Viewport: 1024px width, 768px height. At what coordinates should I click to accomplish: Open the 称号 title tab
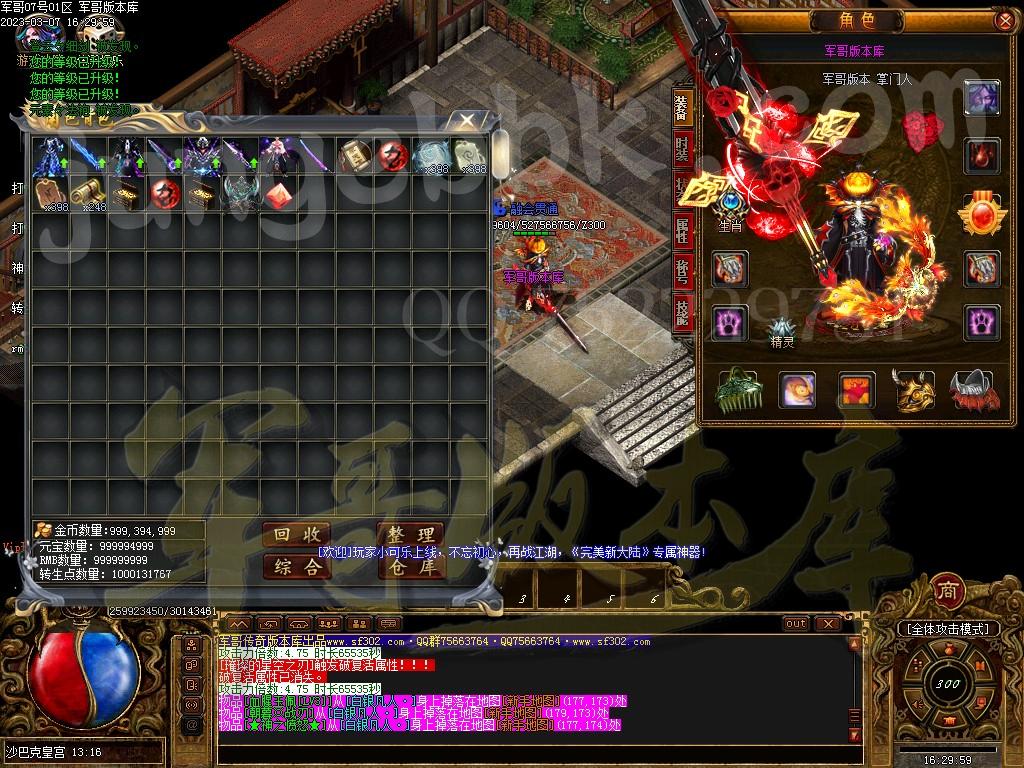click(682, 271)
